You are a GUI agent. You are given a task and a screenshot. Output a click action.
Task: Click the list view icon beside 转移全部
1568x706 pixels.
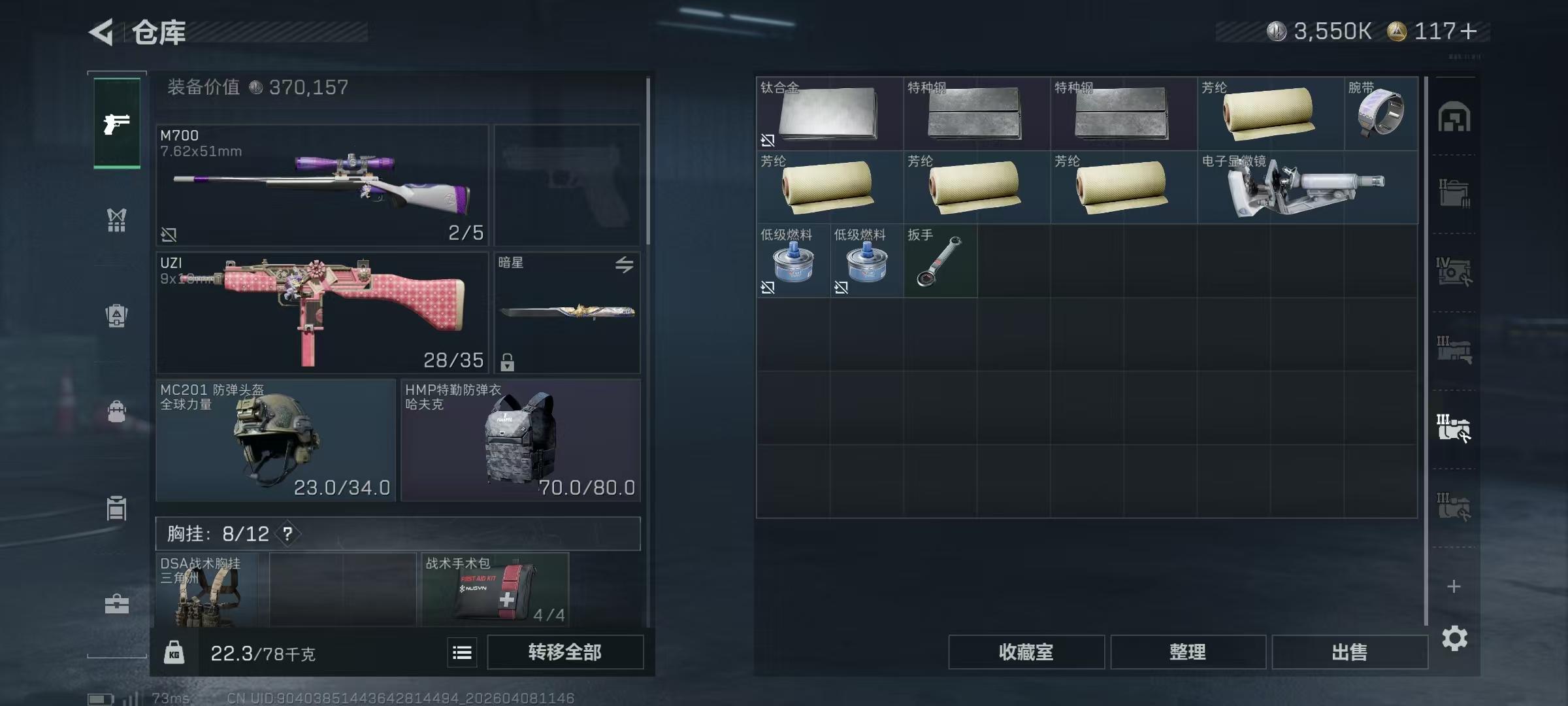[463, 652]
